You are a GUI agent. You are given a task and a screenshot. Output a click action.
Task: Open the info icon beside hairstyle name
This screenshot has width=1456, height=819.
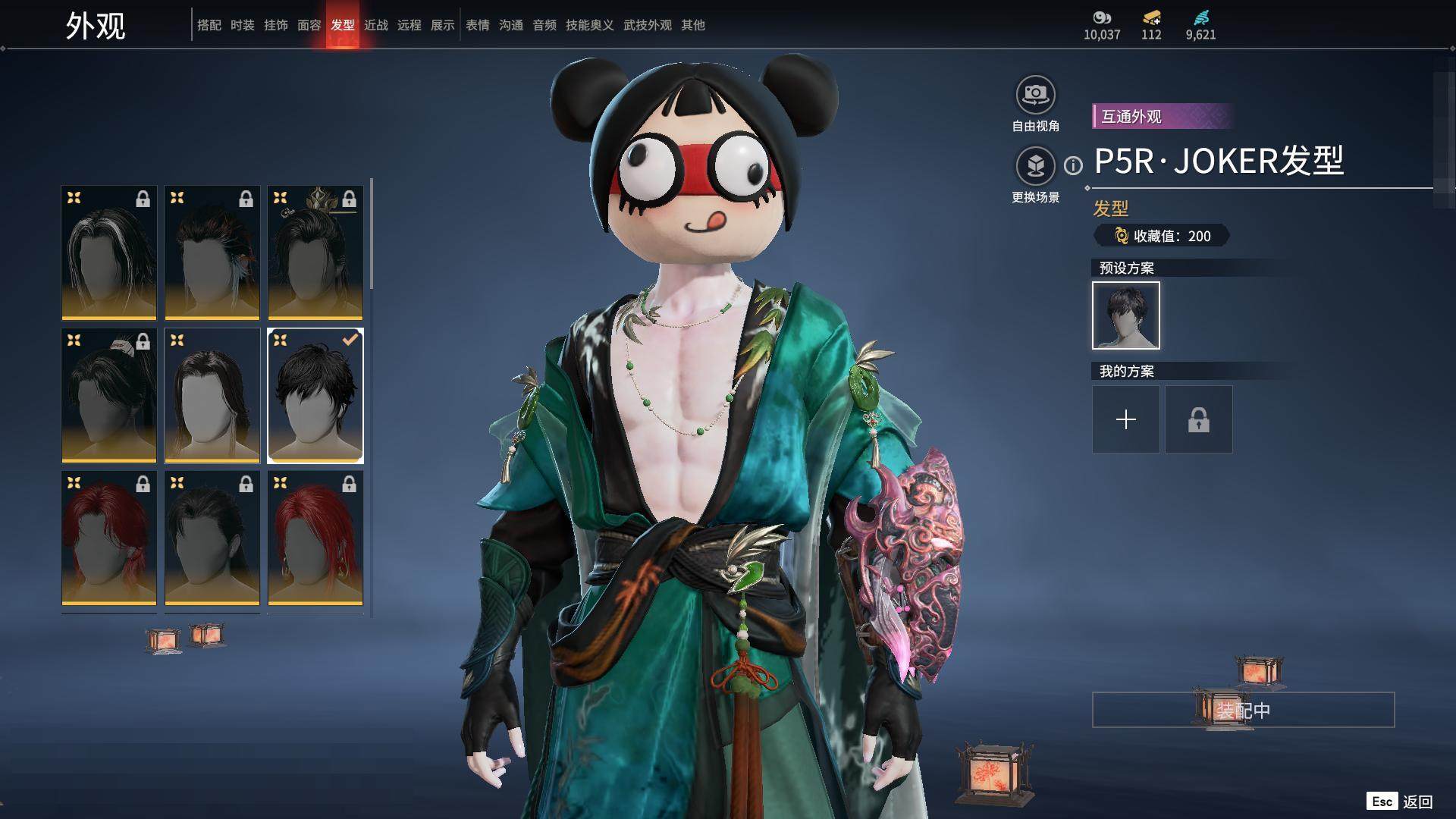[x=1073, y=165]
